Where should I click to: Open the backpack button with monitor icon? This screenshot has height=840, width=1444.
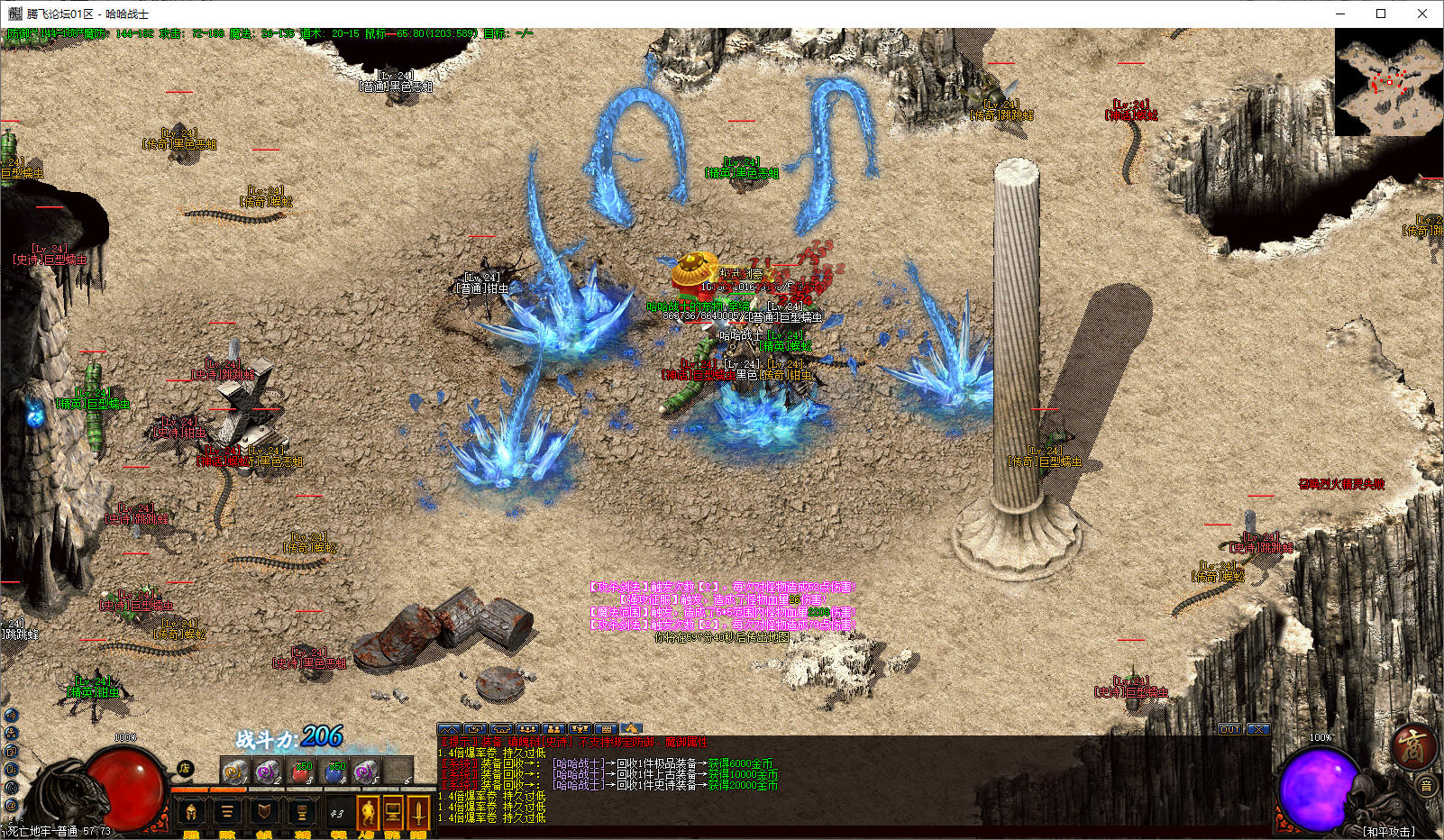(x=393, y=813)
